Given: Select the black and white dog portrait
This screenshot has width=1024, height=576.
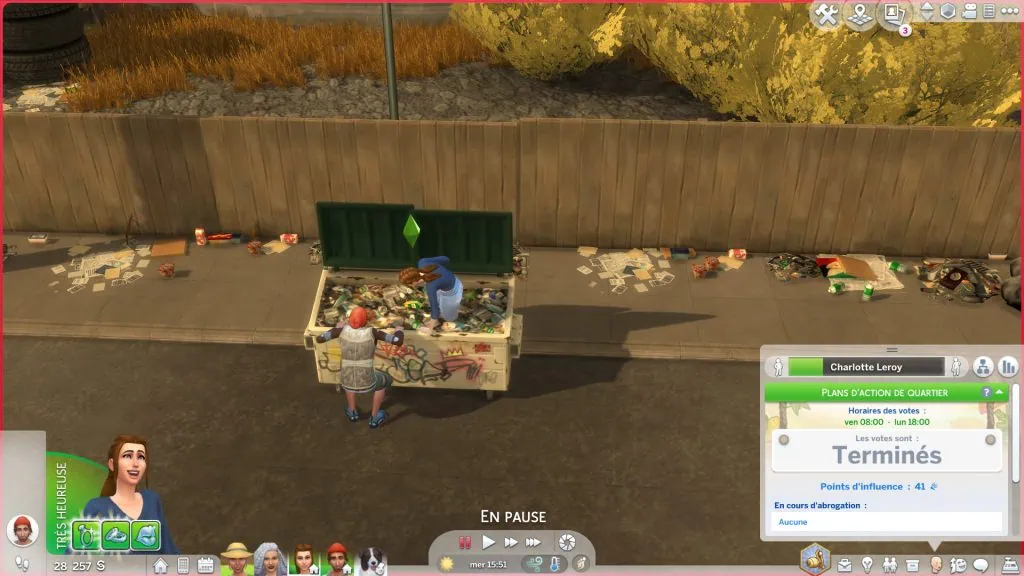Looking at the screenshot, I should pos(372,560).
